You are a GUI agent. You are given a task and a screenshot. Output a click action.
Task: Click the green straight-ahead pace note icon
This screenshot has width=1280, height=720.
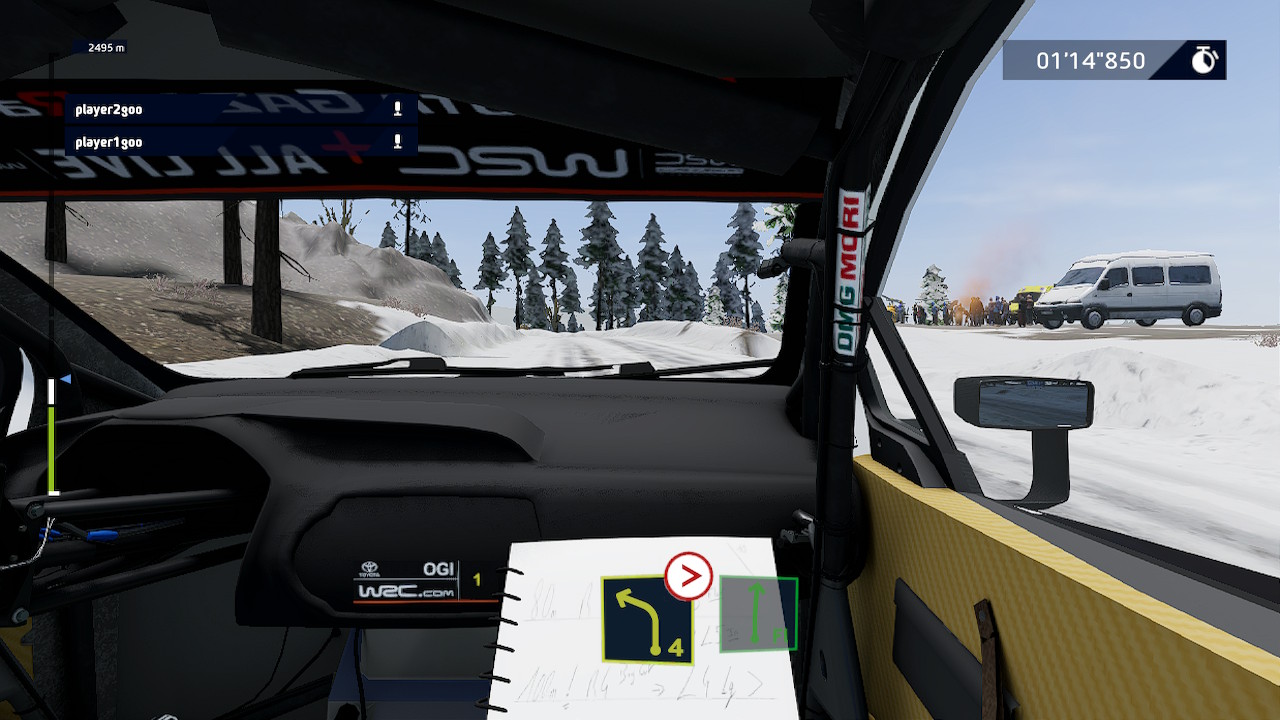point(758,614)
